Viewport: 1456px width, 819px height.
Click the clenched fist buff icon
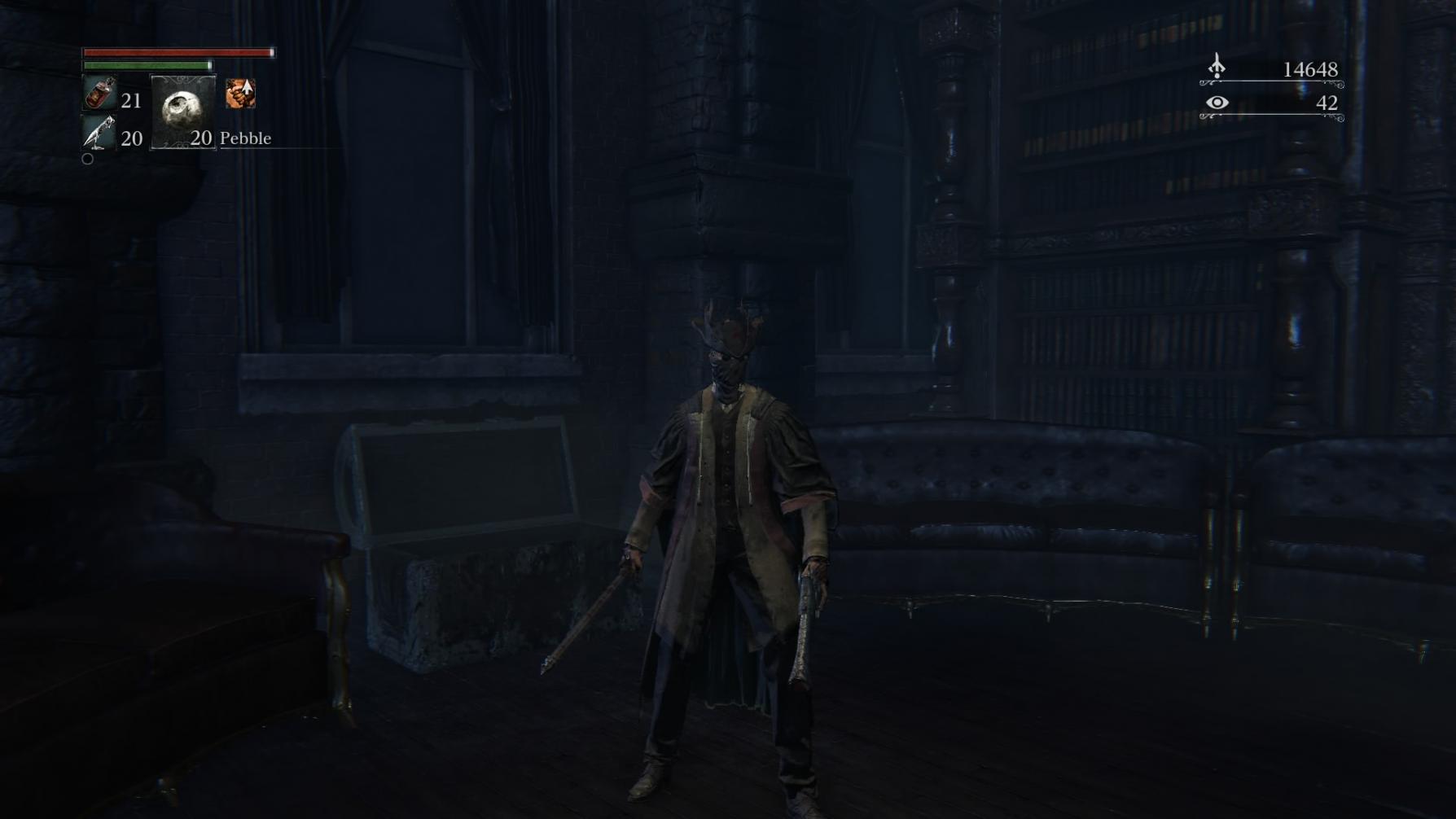coord(240,94)
